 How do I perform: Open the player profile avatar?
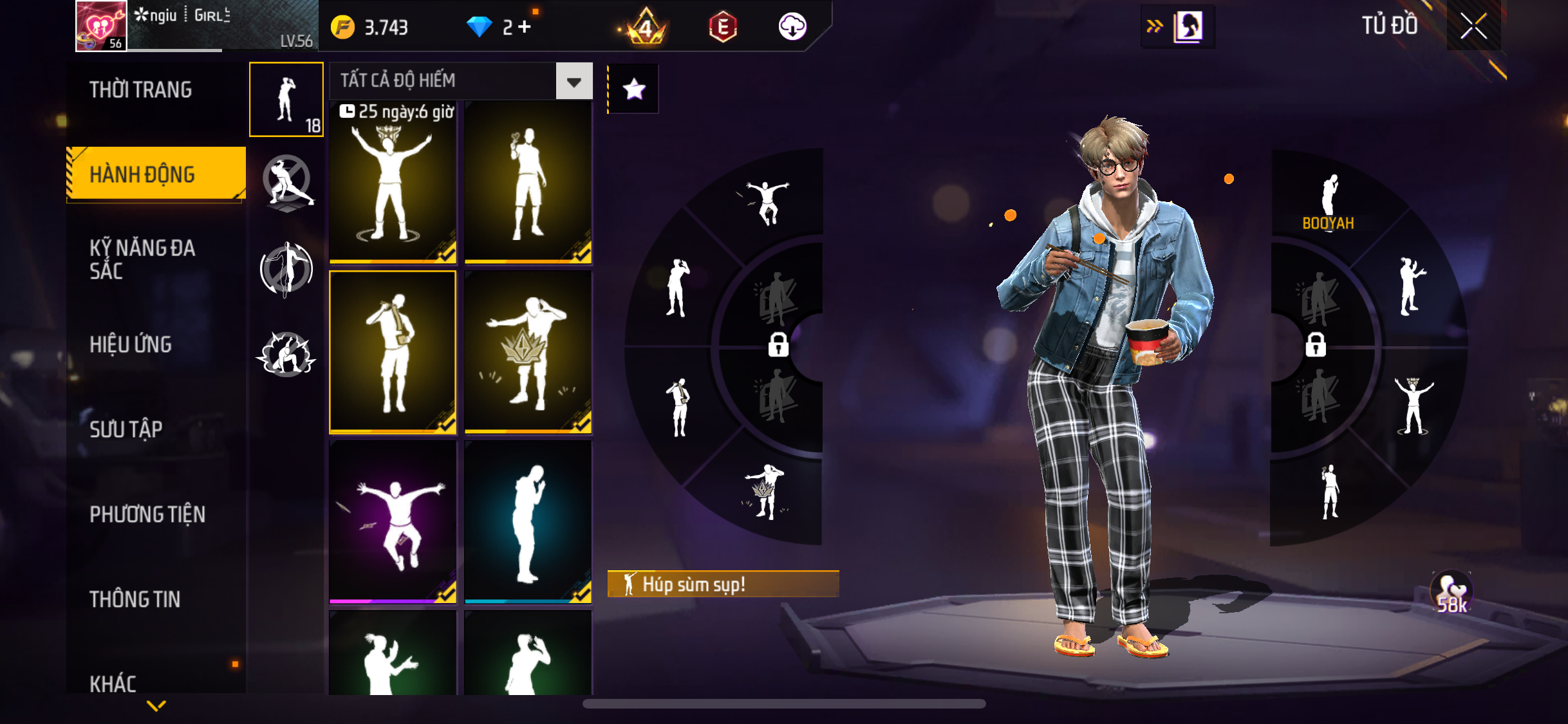(x=101, y=26)
